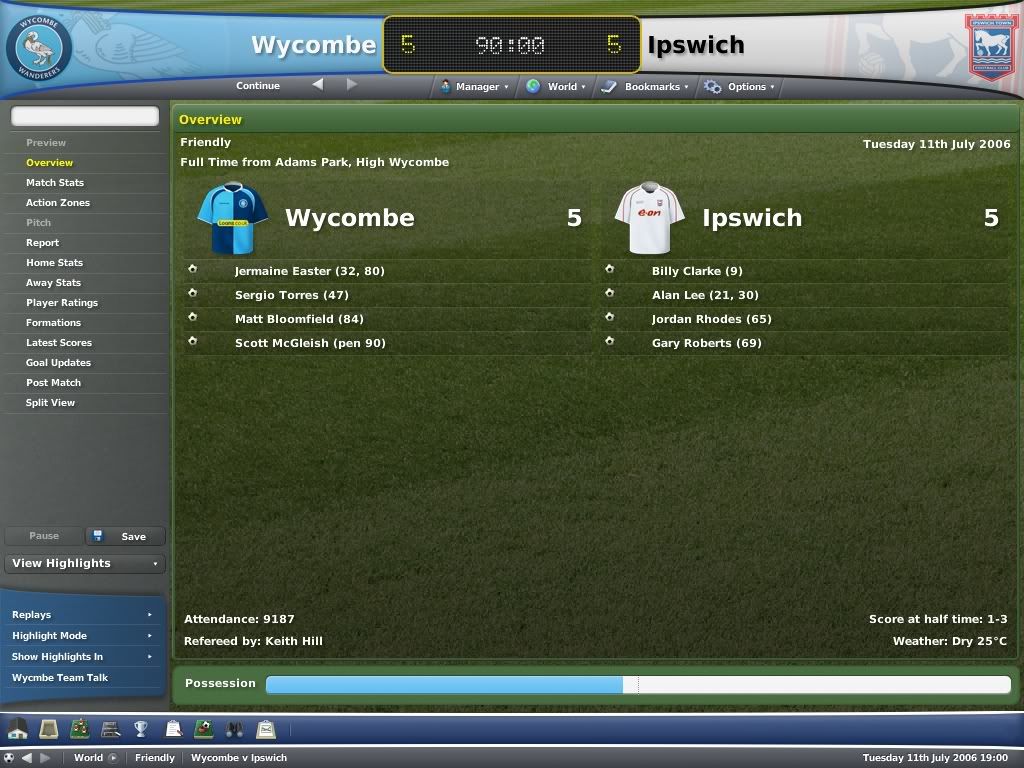The width and height of the screenshot is (1024, 768).
Task: View Away Stats for Ipswich
Action: pos(53,283)
